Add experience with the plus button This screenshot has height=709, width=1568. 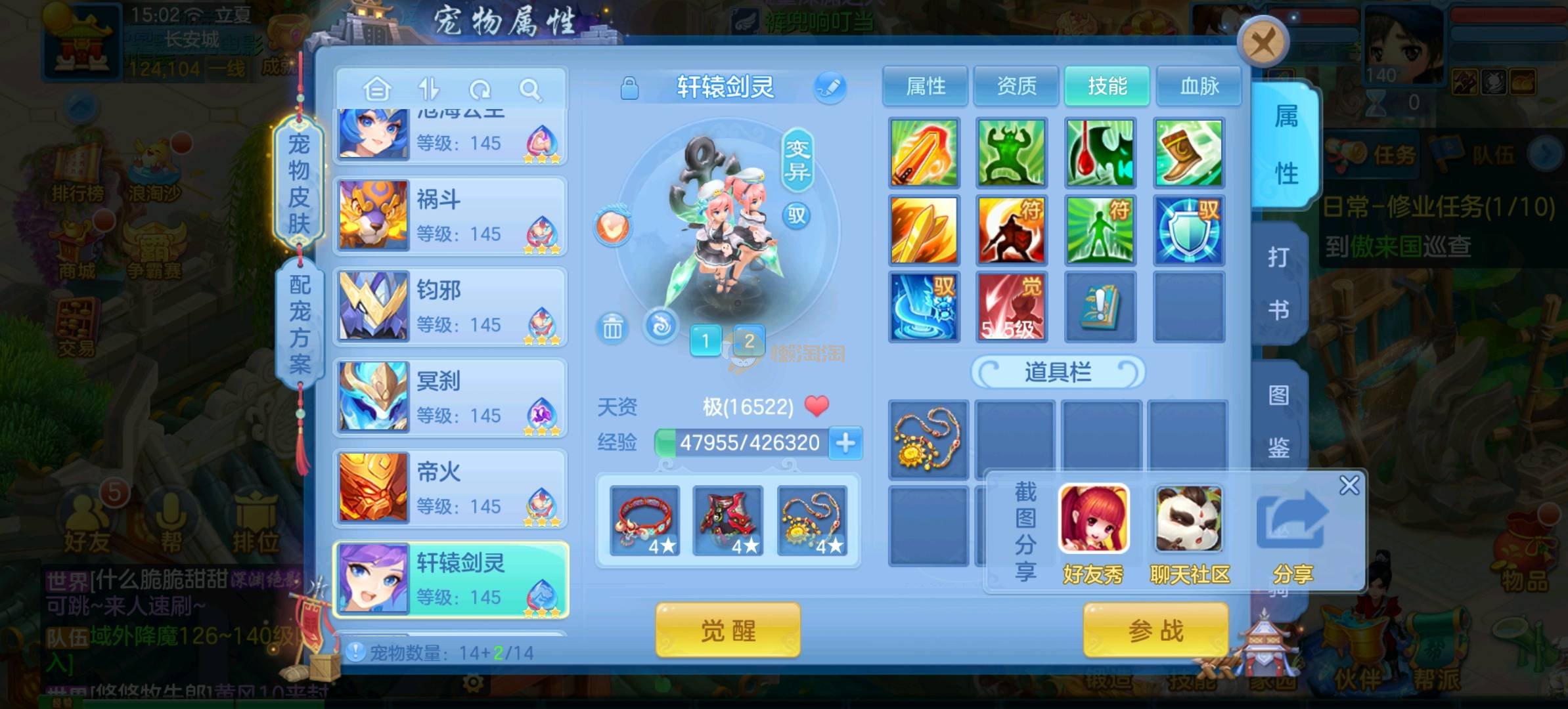[x=845, y=443]
